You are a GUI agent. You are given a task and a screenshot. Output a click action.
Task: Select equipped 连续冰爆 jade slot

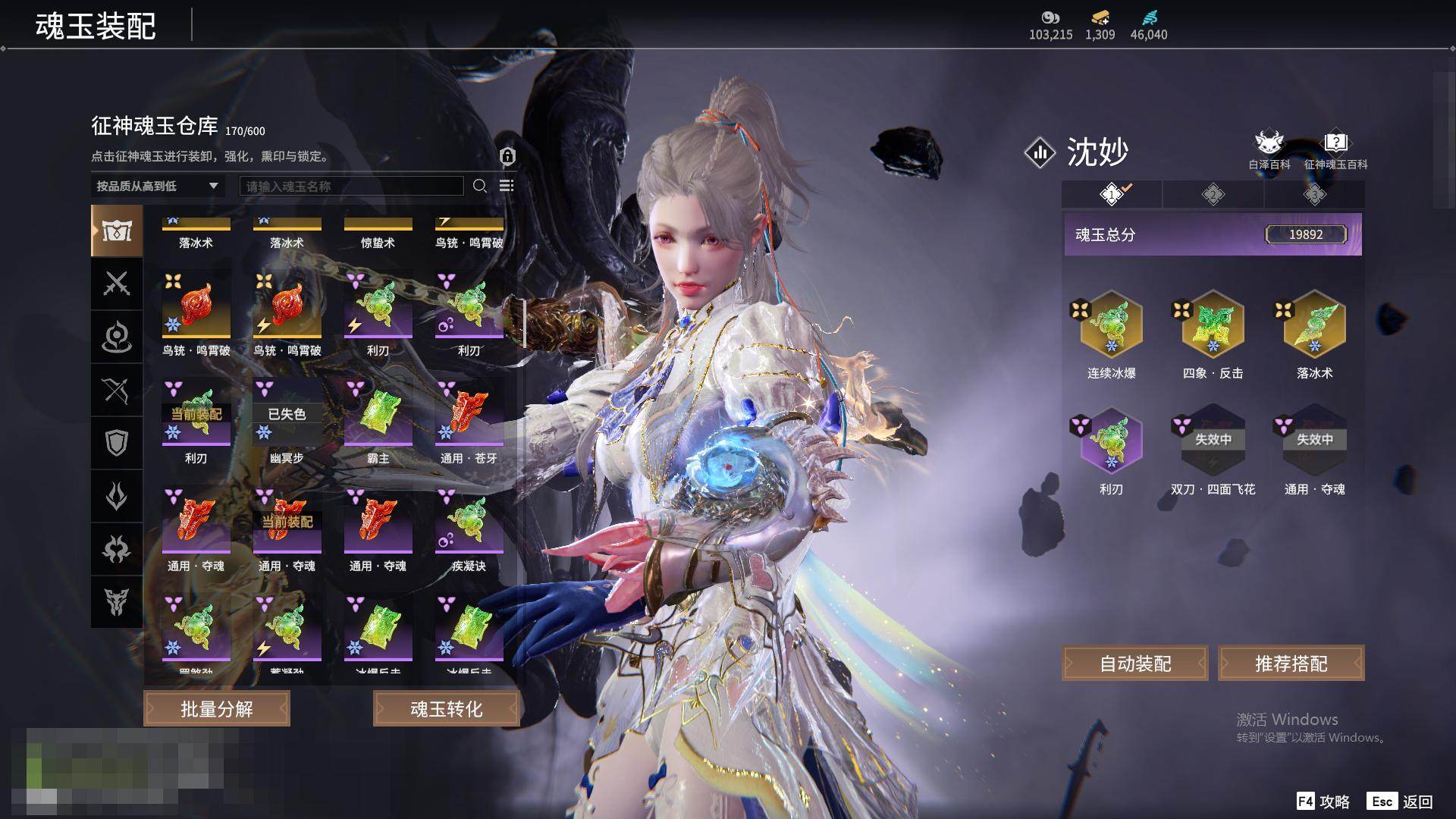pyautogui.click(x=1111, y=326)
